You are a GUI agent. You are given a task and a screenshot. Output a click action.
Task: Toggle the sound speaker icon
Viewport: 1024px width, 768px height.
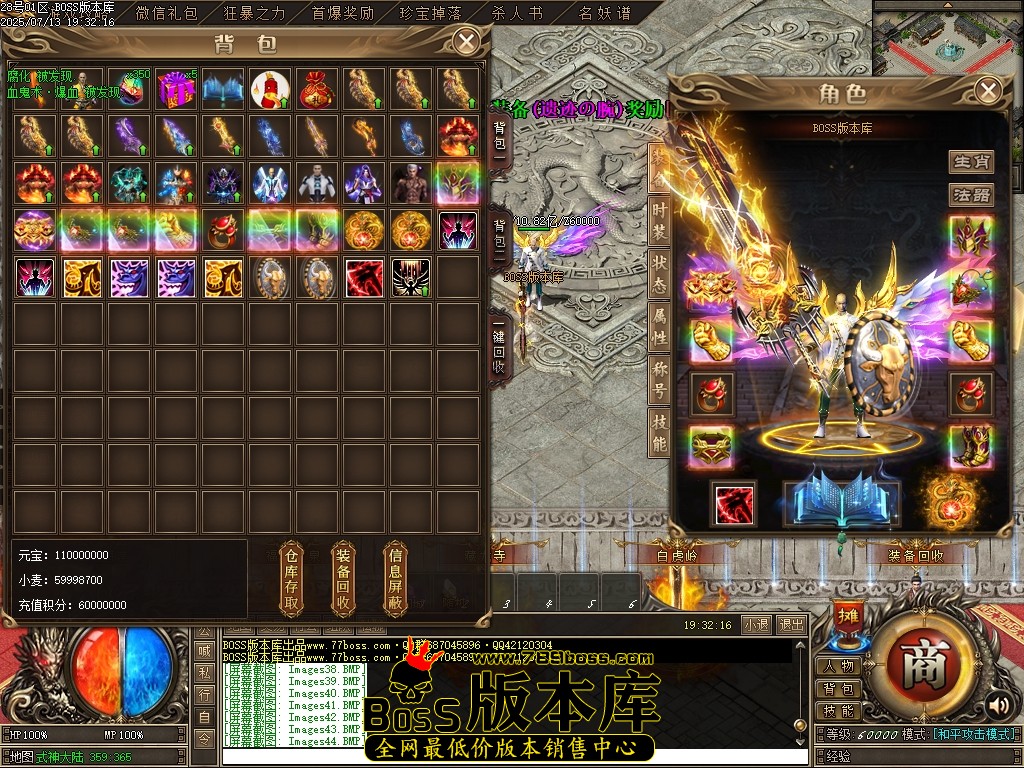click(x=996, y=705)
